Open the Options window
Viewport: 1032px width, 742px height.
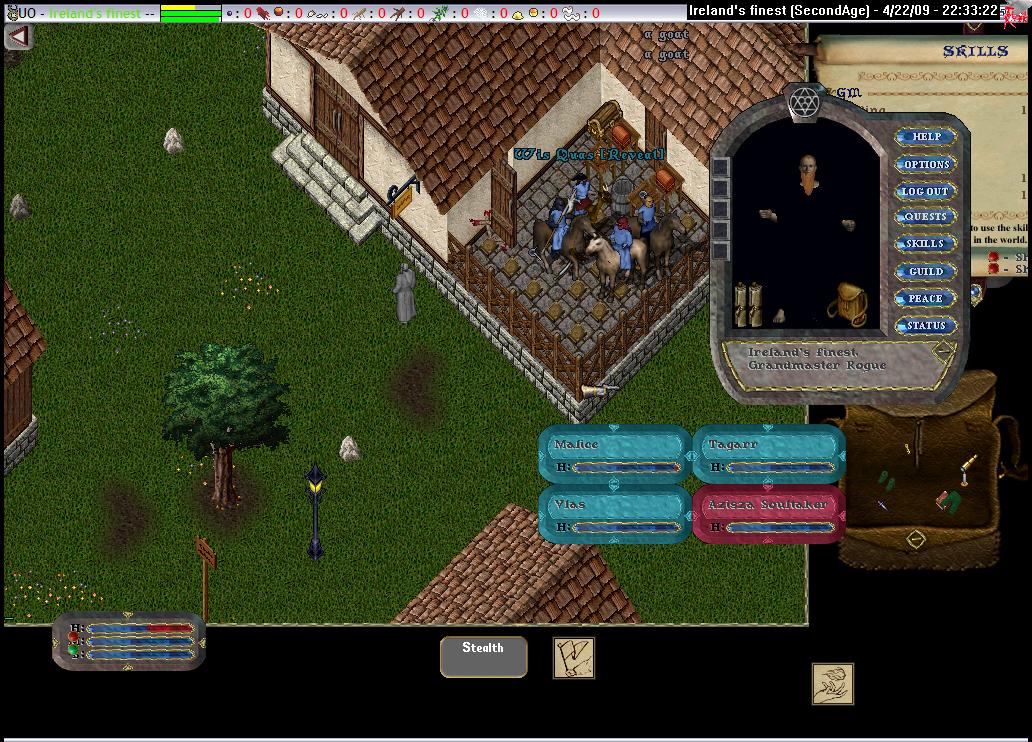pos(926,164)
